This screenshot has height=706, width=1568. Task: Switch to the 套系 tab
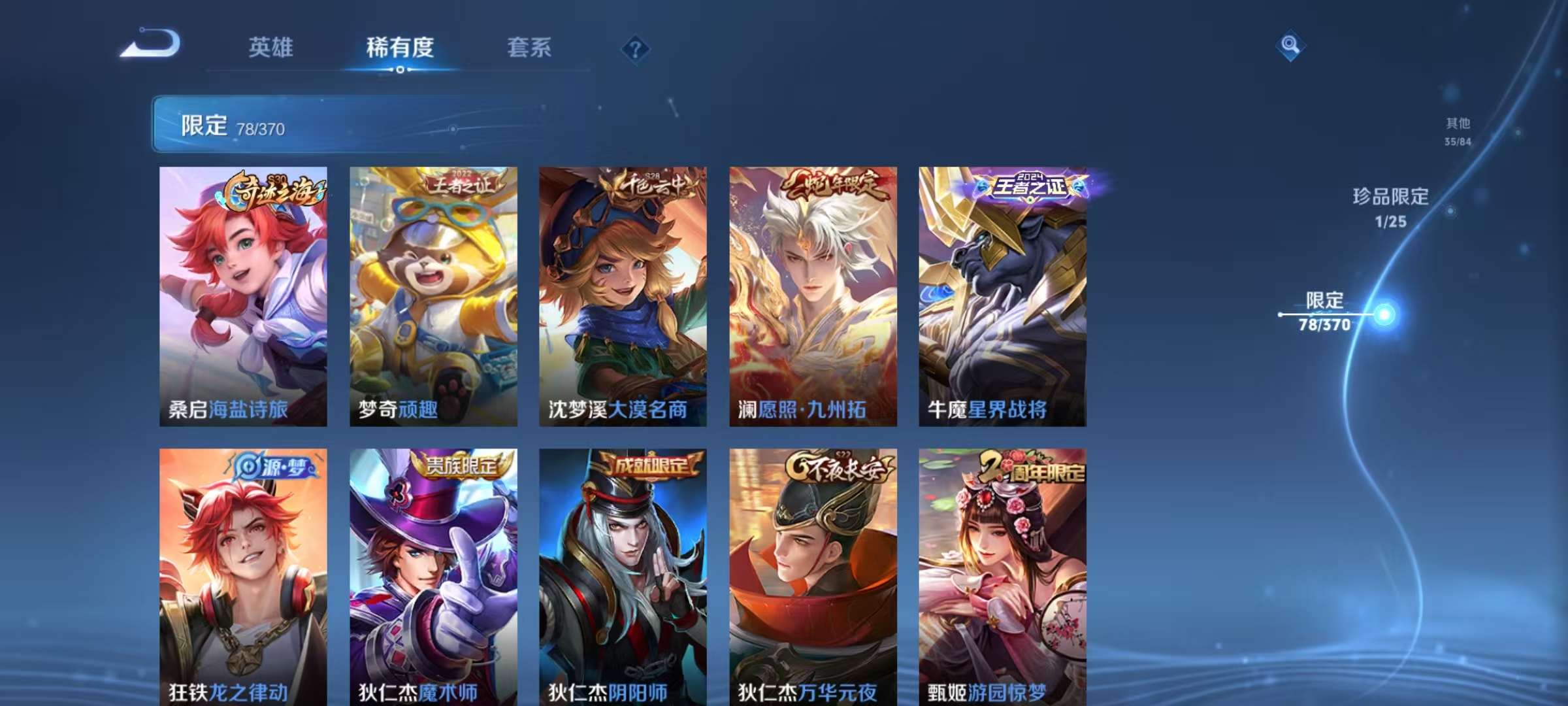[x=530, y=48]
